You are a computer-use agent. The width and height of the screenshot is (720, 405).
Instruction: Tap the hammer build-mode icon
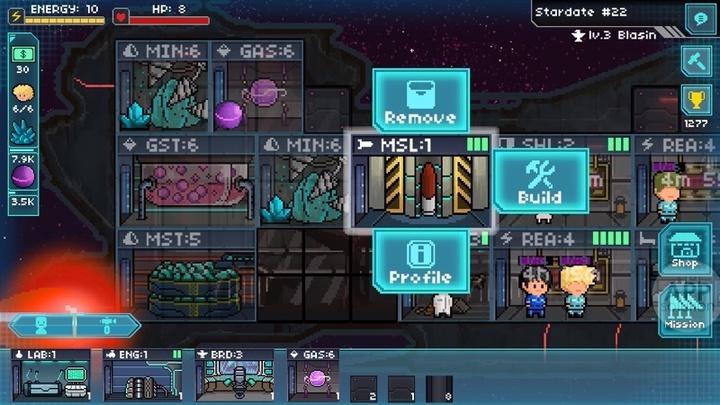pos(697,60)
